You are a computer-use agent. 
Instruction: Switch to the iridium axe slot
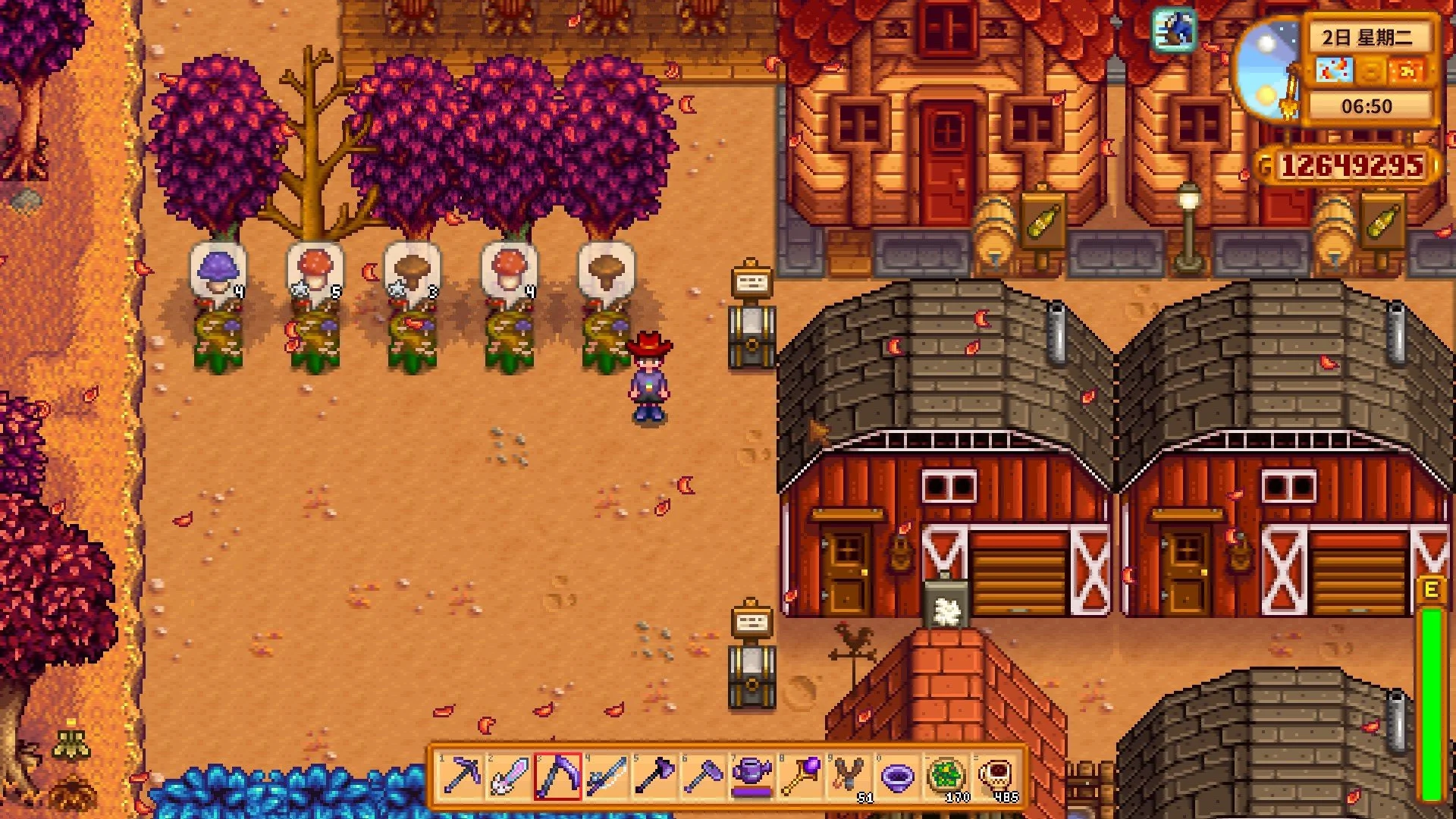pos(655,777)
